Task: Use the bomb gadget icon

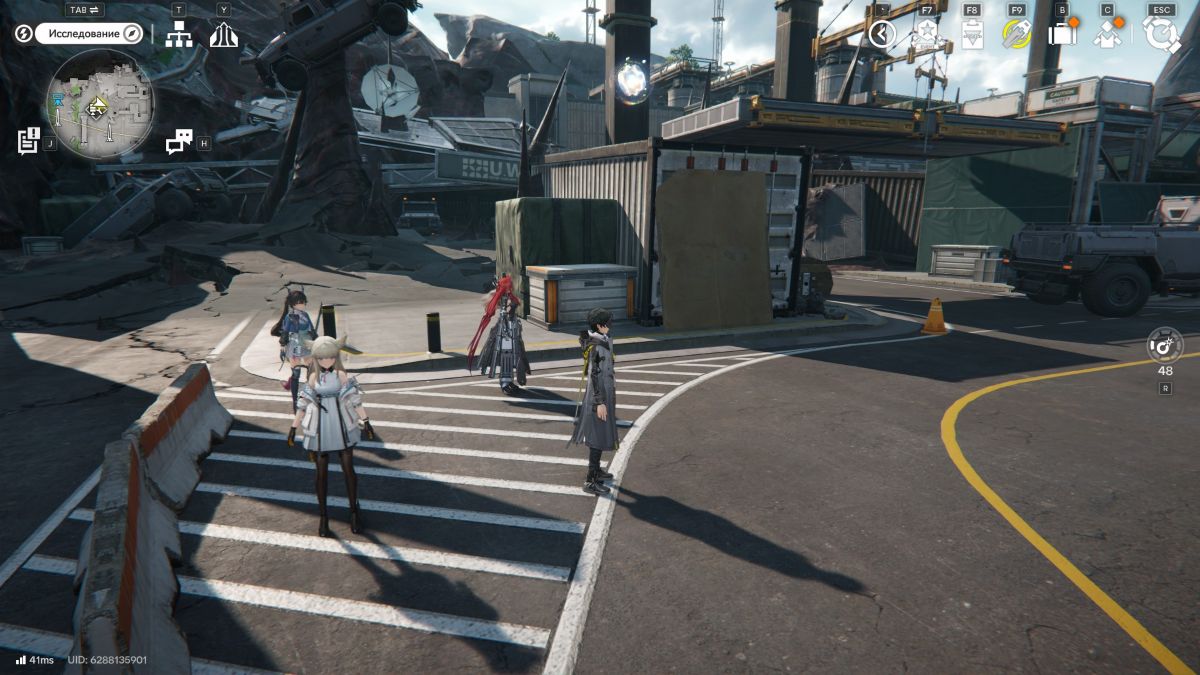Action: [x=1165, y=345]
